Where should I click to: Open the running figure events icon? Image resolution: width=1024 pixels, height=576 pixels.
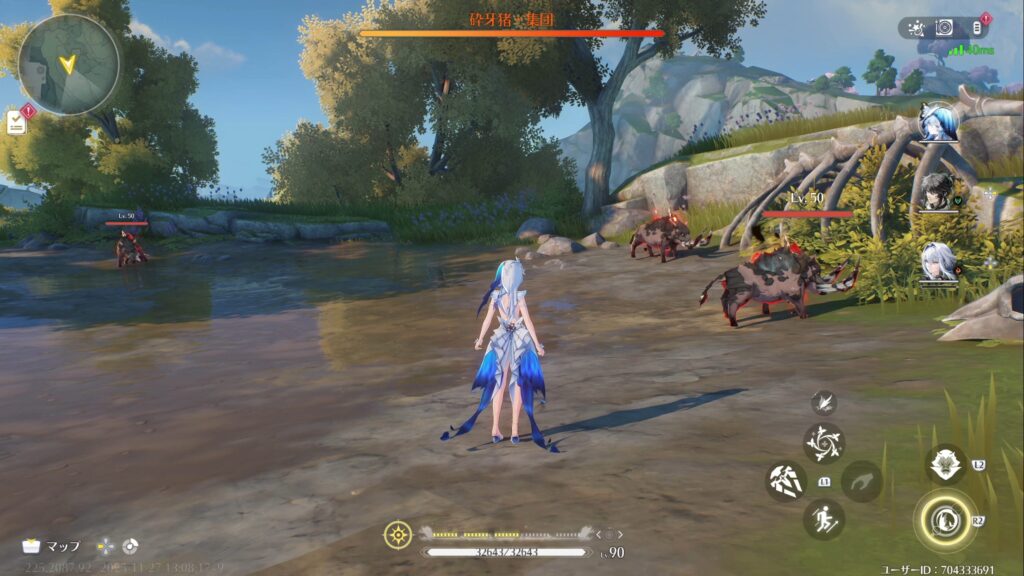pyautogui.click(x=916, y=28)
